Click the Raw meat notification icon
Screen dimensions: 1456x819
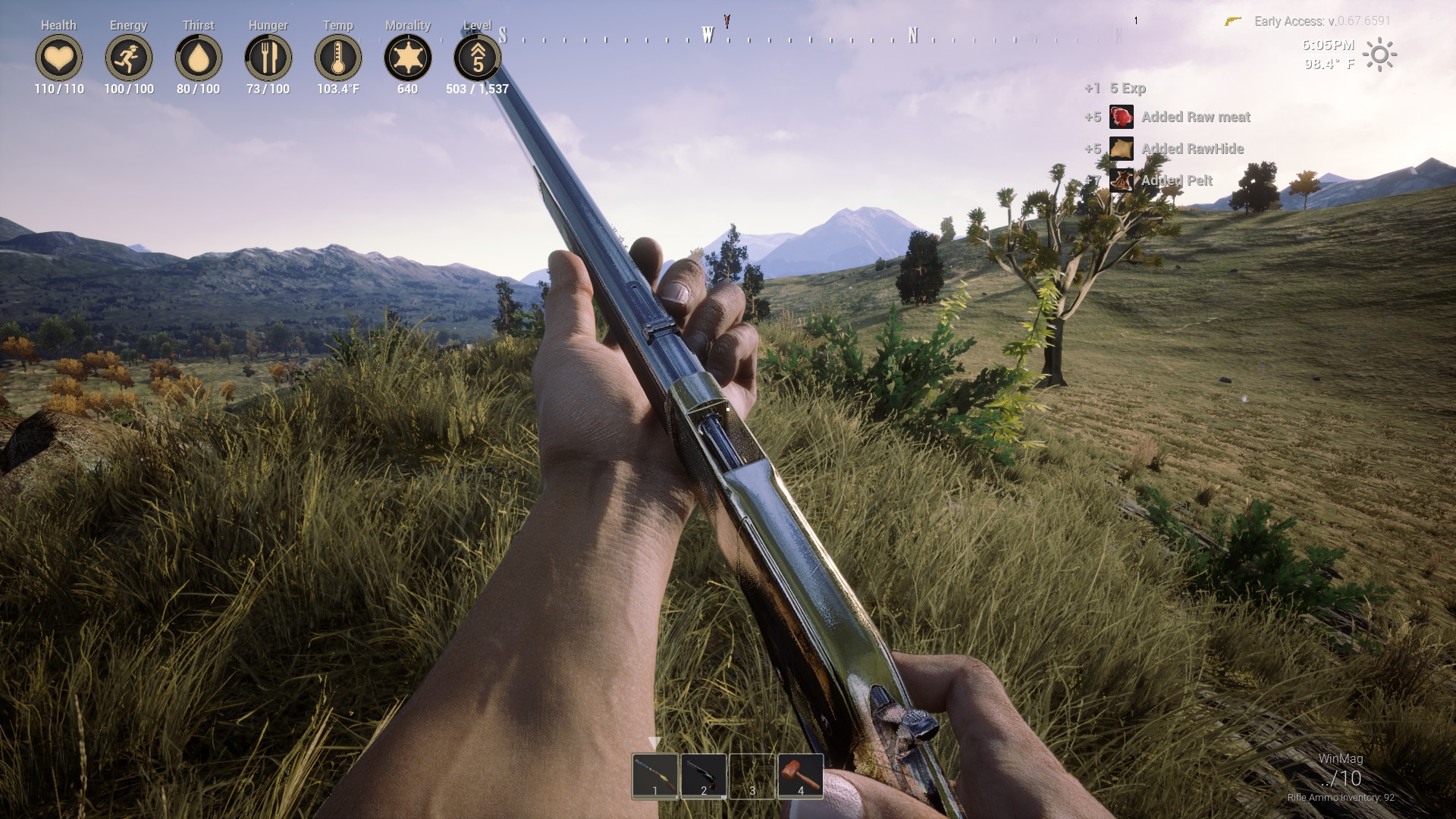click(x=1120, y=118)
